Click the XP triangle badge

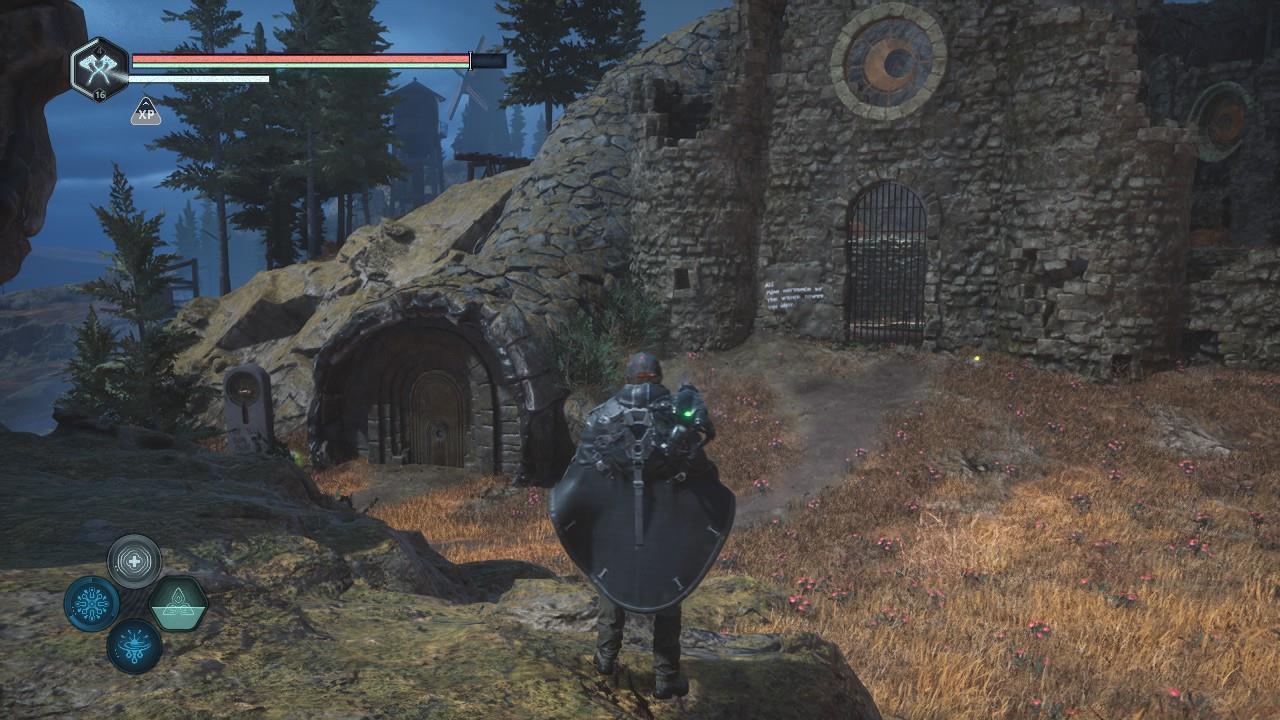tap(145, 112)
